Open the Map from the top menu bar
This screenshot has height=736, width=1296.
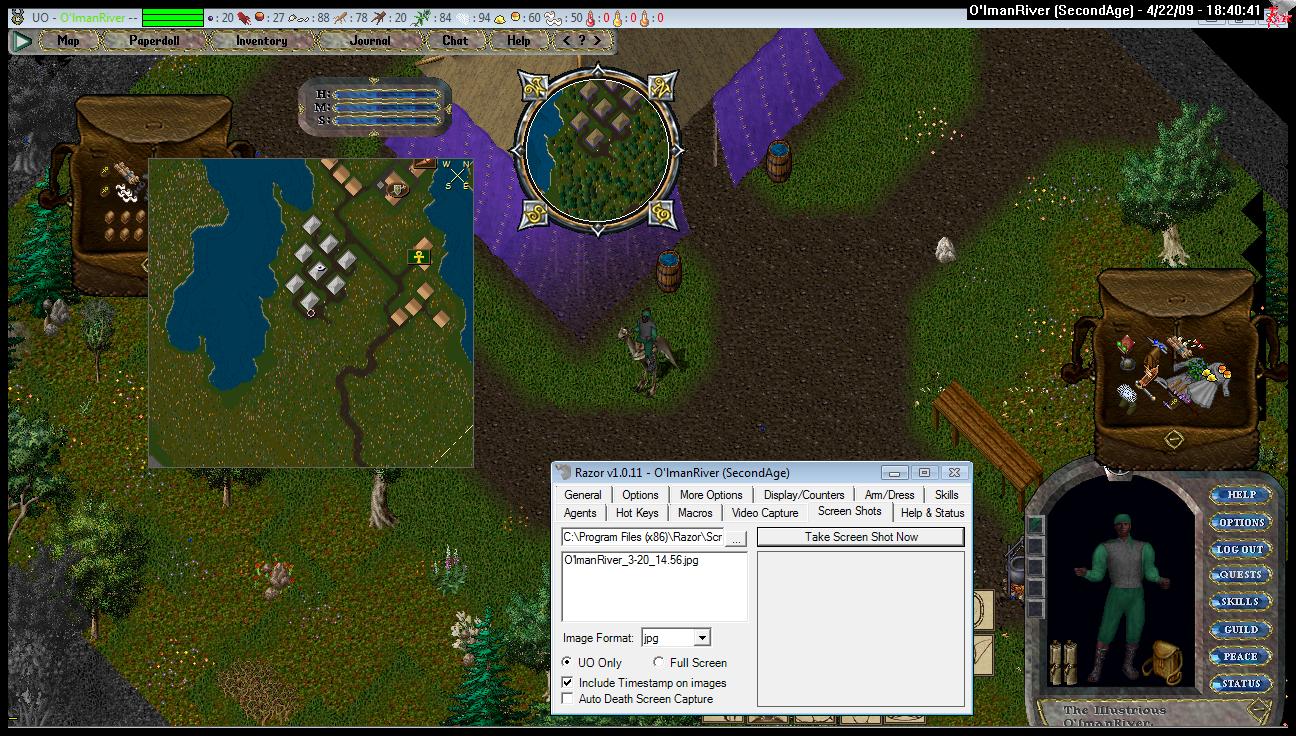[68, 41]
